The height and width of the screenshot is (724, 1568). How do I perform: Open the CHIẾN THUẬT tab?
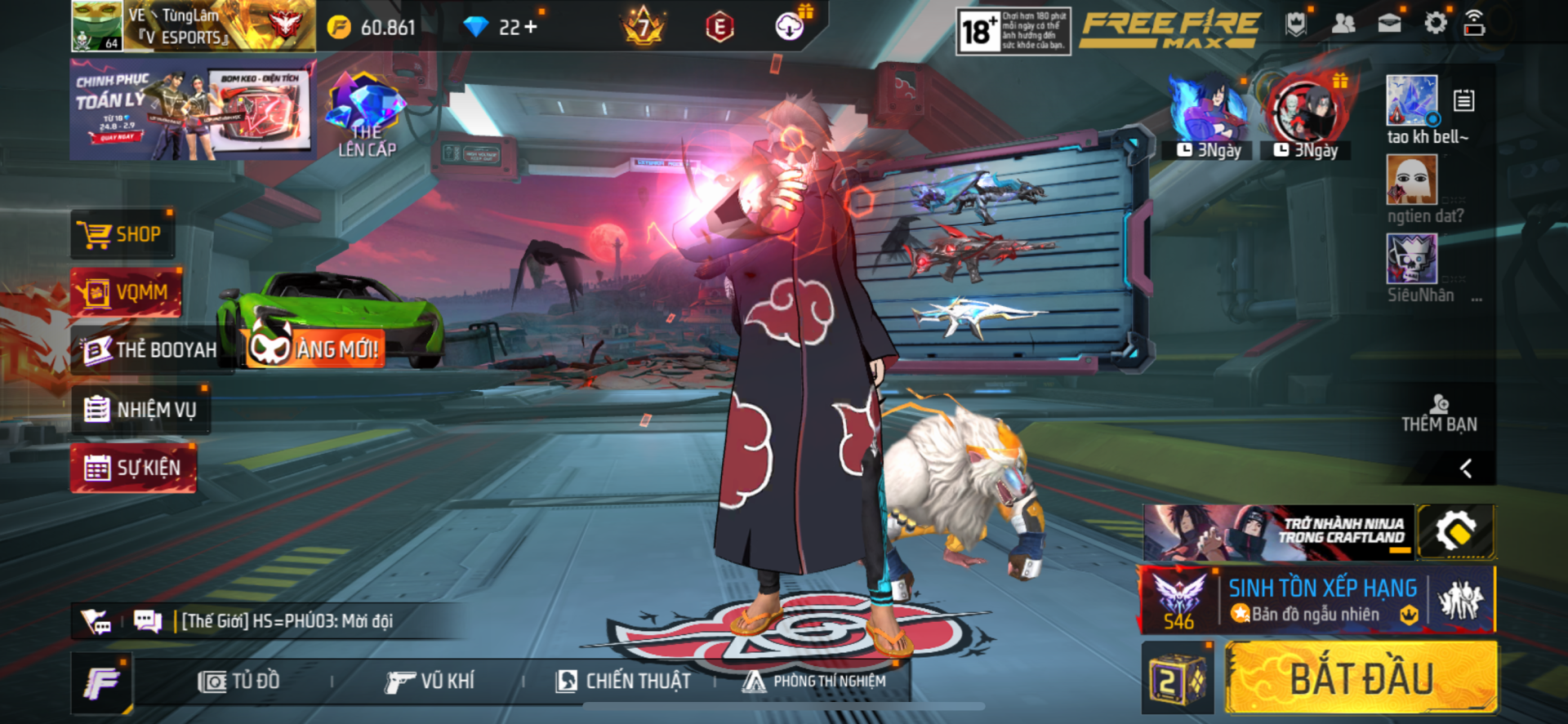coord(623,682)
